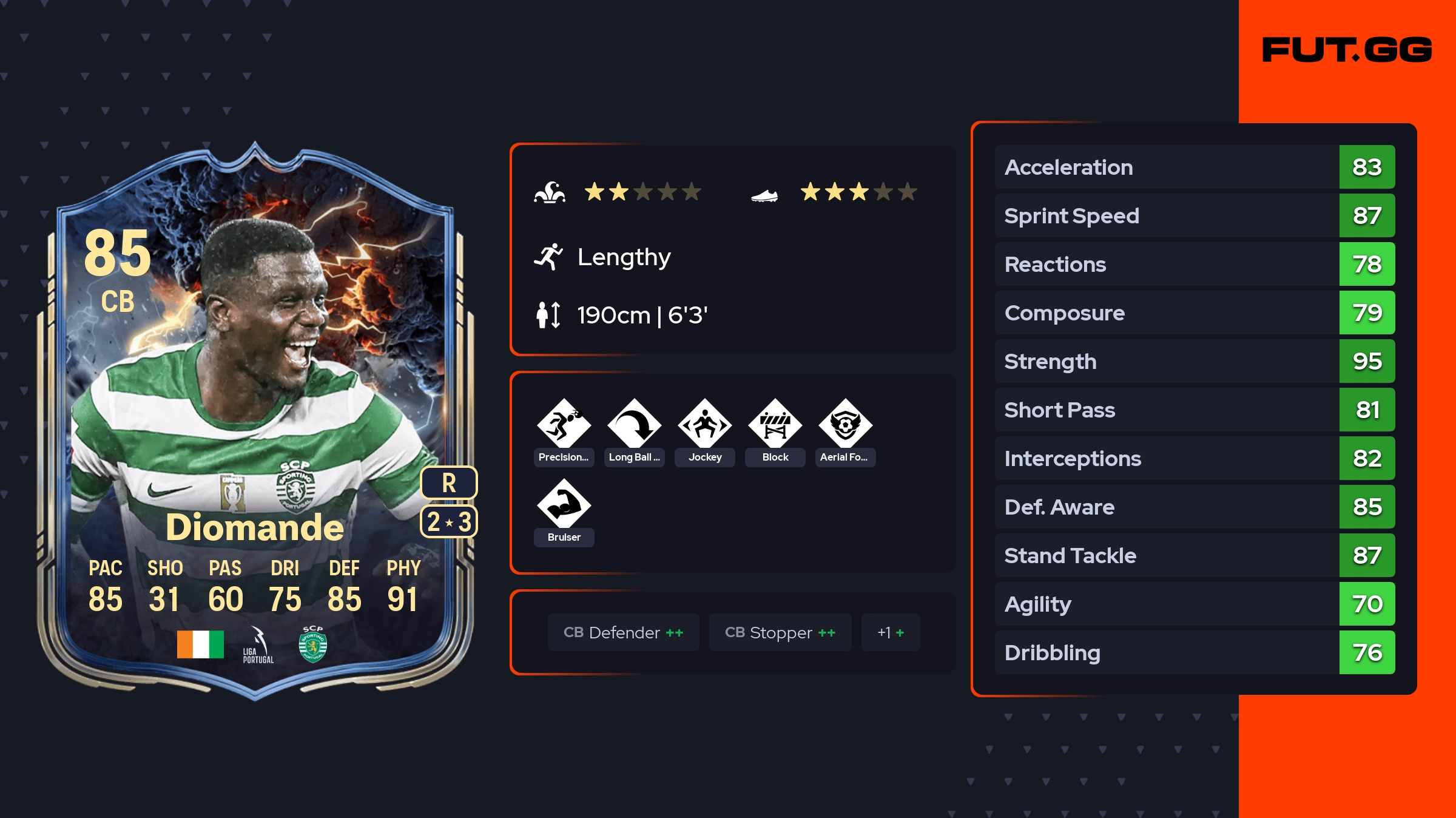Click the Aerial playstyle icon
The height and width of the screenshot is (818, 1456).
[x=845, y=425]
